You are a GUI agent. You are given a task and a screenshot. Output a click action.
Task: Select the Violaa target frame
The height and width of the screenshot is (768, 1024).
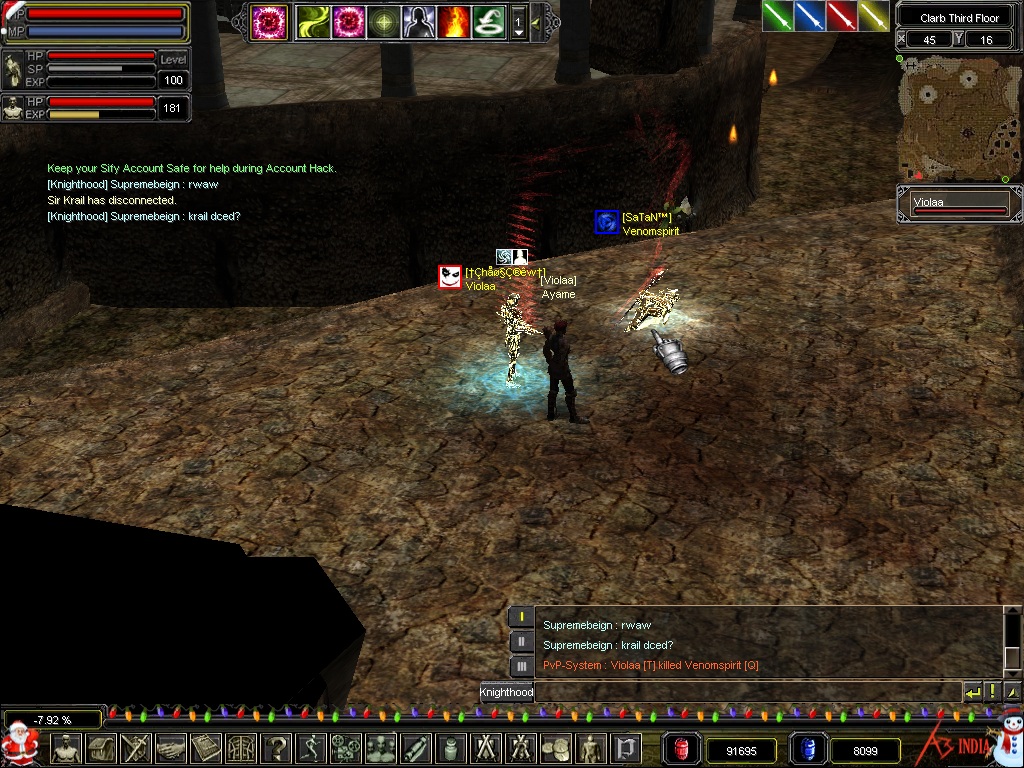[959, 205]
